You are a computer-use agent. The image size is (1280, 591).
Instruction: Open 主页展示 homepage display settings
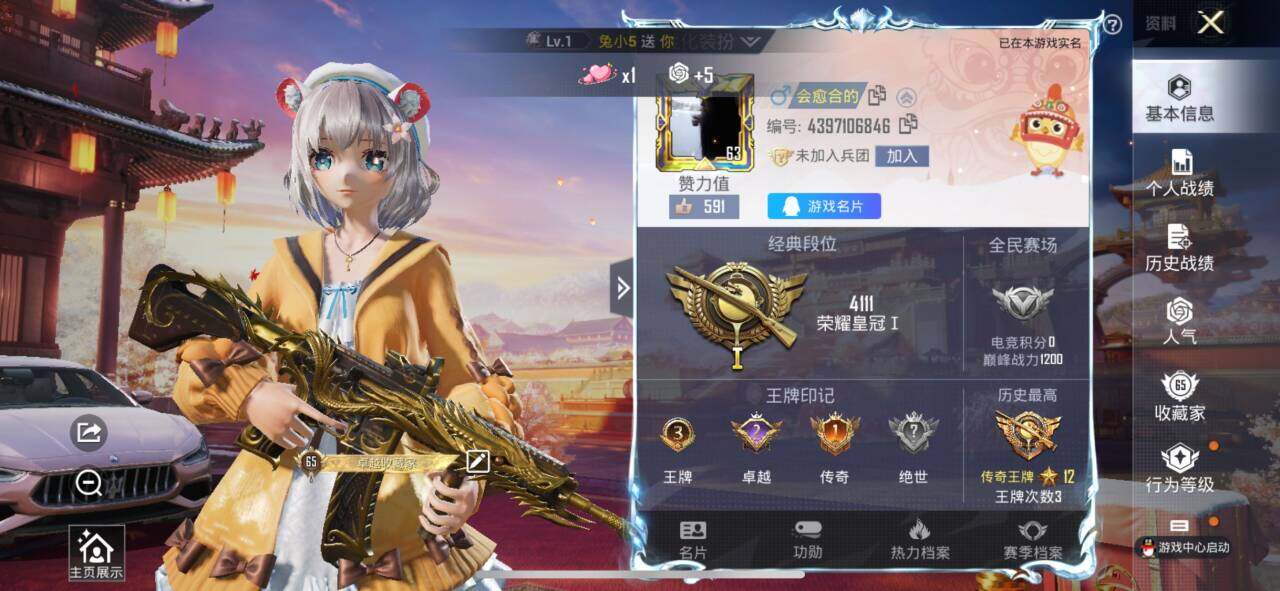coord(96,553)
